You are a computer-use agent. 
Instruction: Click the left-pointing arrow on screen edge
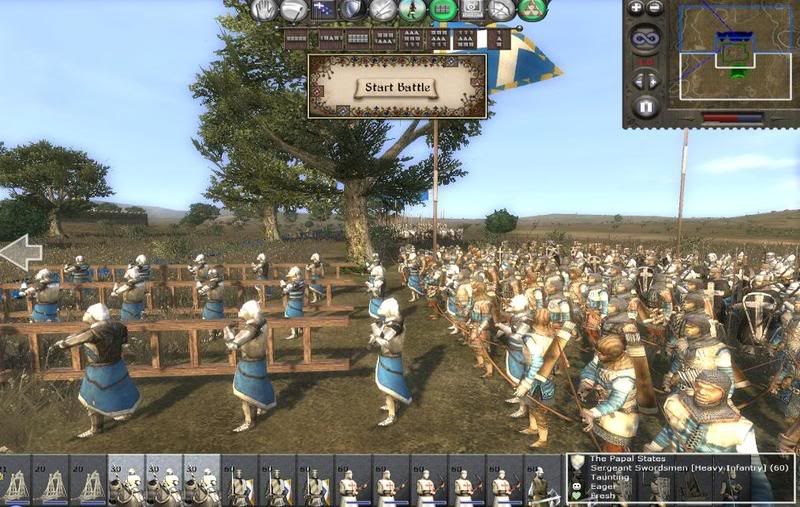coord(20,252)
